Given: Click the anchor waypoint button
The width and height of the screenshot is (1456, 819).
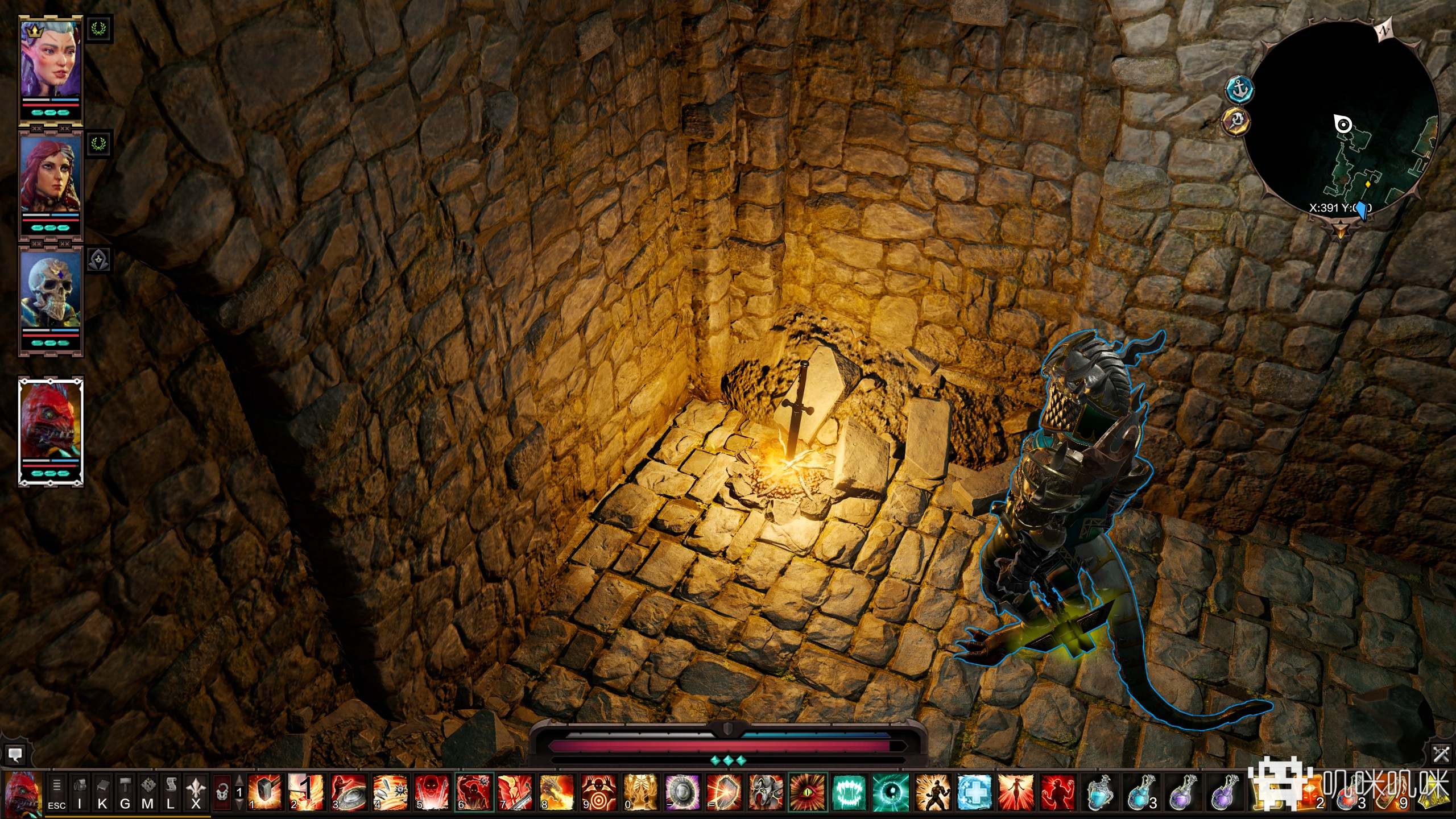Looking at the screenshot, I should pyautogui.click(x=1239, y=89).
